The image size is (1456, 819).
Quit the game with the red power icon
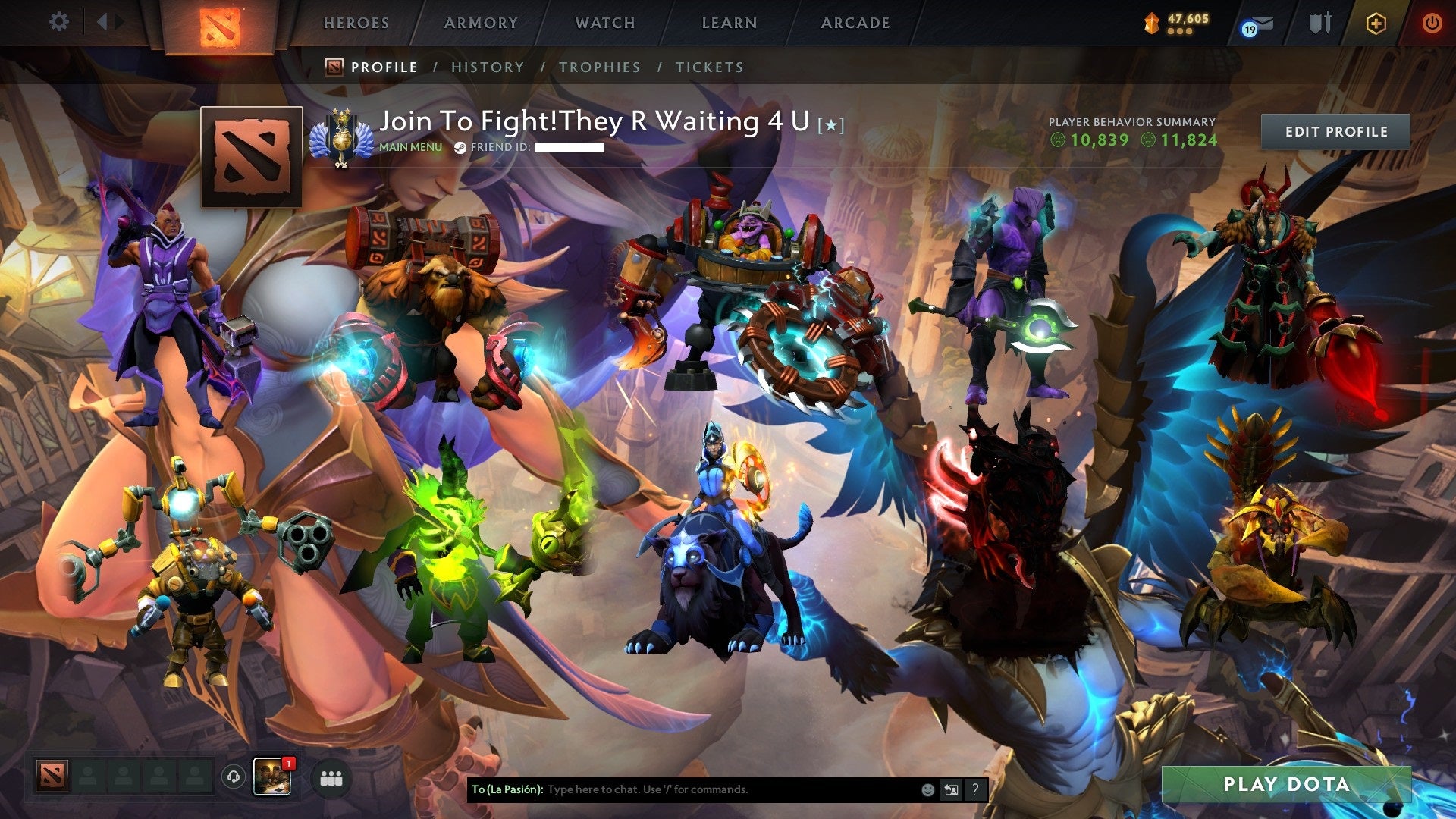(x=1432, y=22)
